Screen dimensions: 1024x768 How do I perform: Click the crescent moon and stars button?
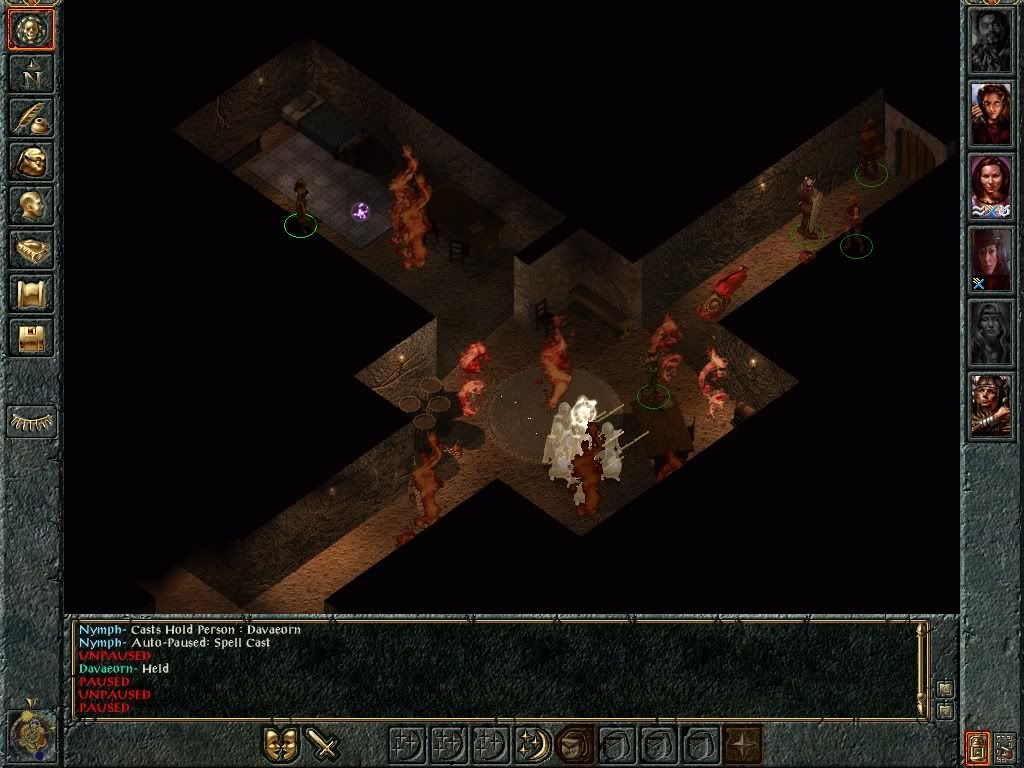pyautogui.click(x=531, y=744)
